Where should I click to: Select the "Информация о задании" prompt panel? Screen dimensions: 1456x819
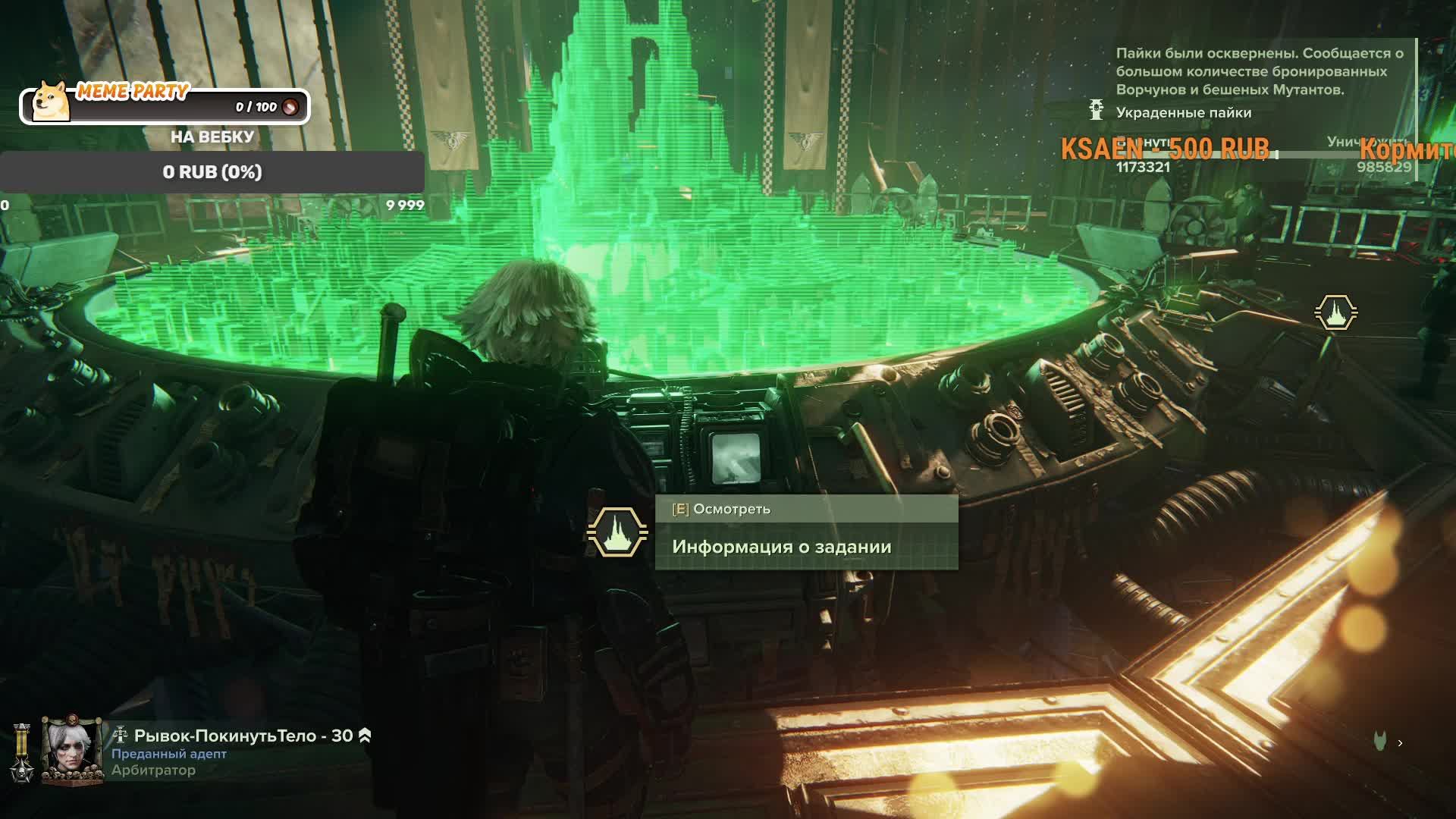806,546
